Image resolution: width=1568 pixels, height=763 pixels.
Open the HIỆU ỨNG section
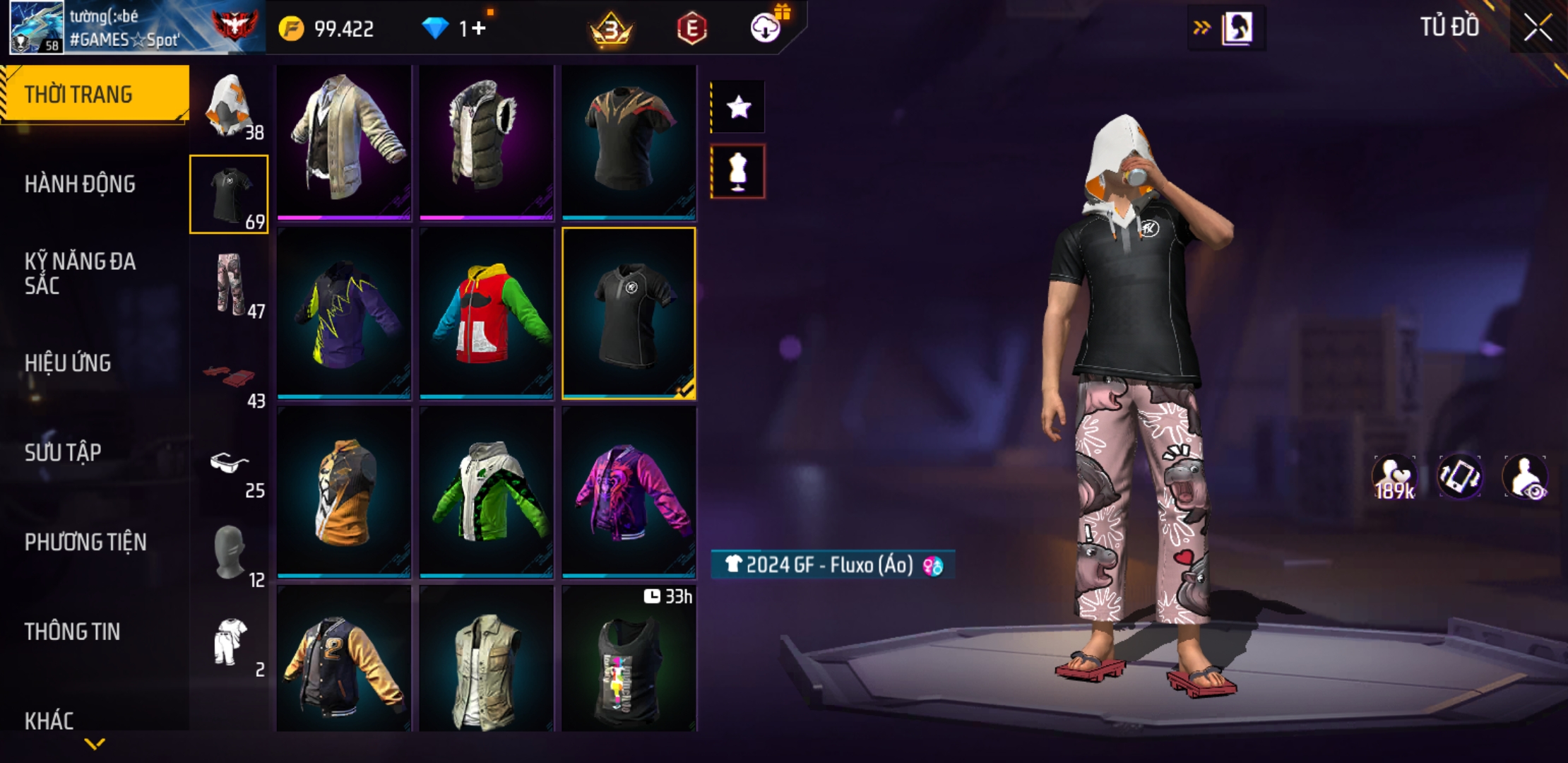coord(68,363)
